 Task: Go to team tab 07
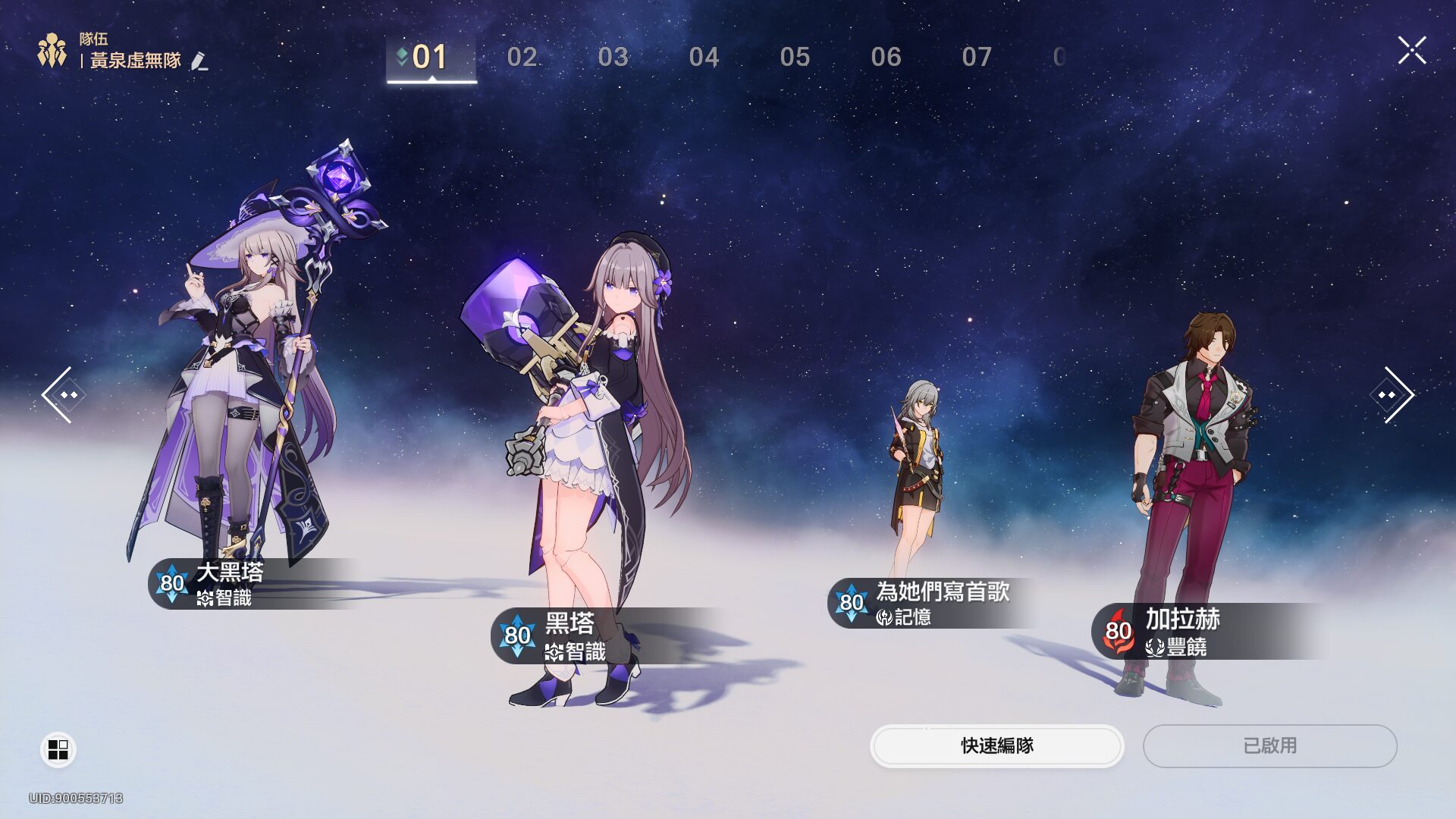[977, 57]
